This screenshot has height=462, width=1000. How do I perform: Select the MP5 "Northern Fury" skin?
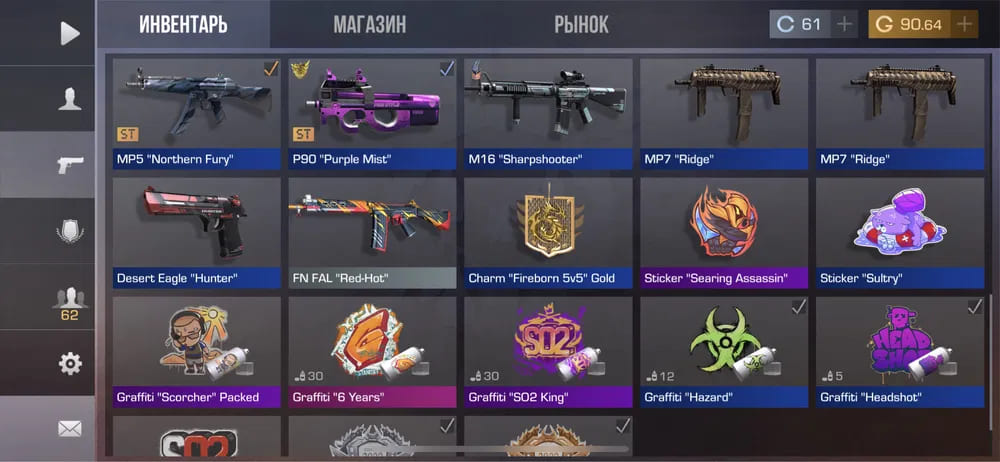tap(196, 113)
